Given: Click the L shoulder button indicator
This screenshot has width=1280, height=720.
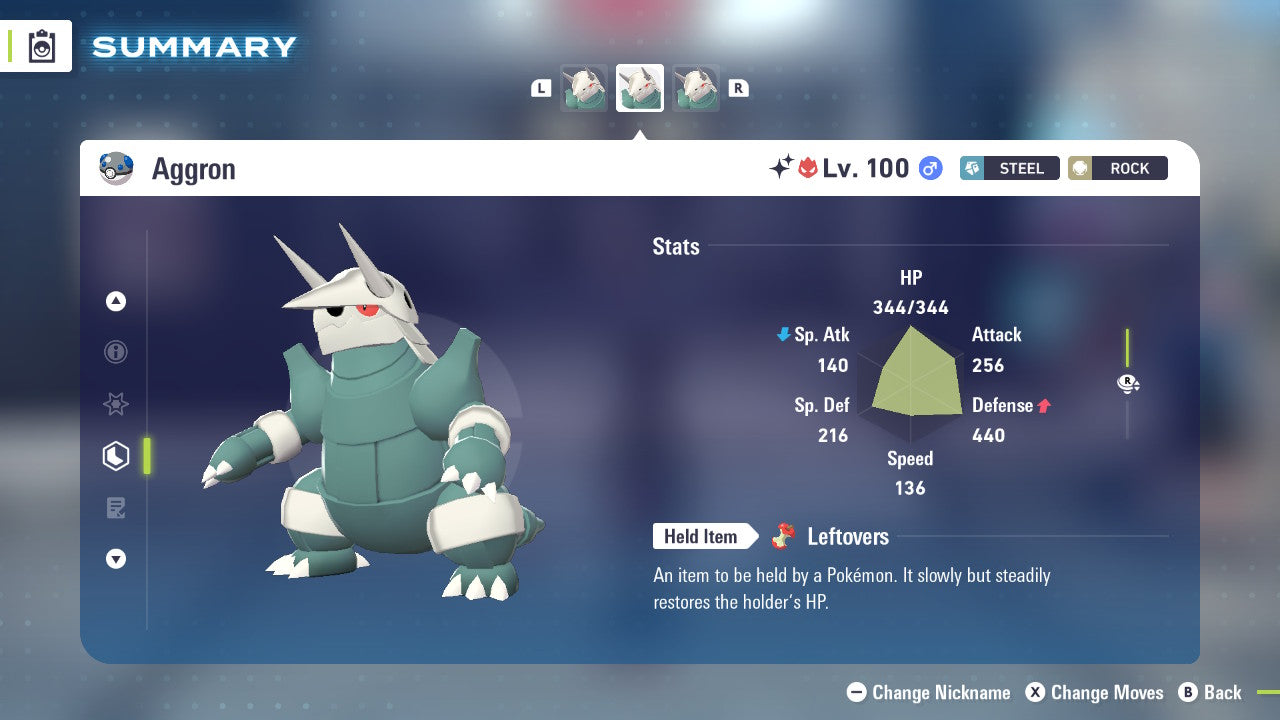Looking at the screenshot, I should pos(541,87).
